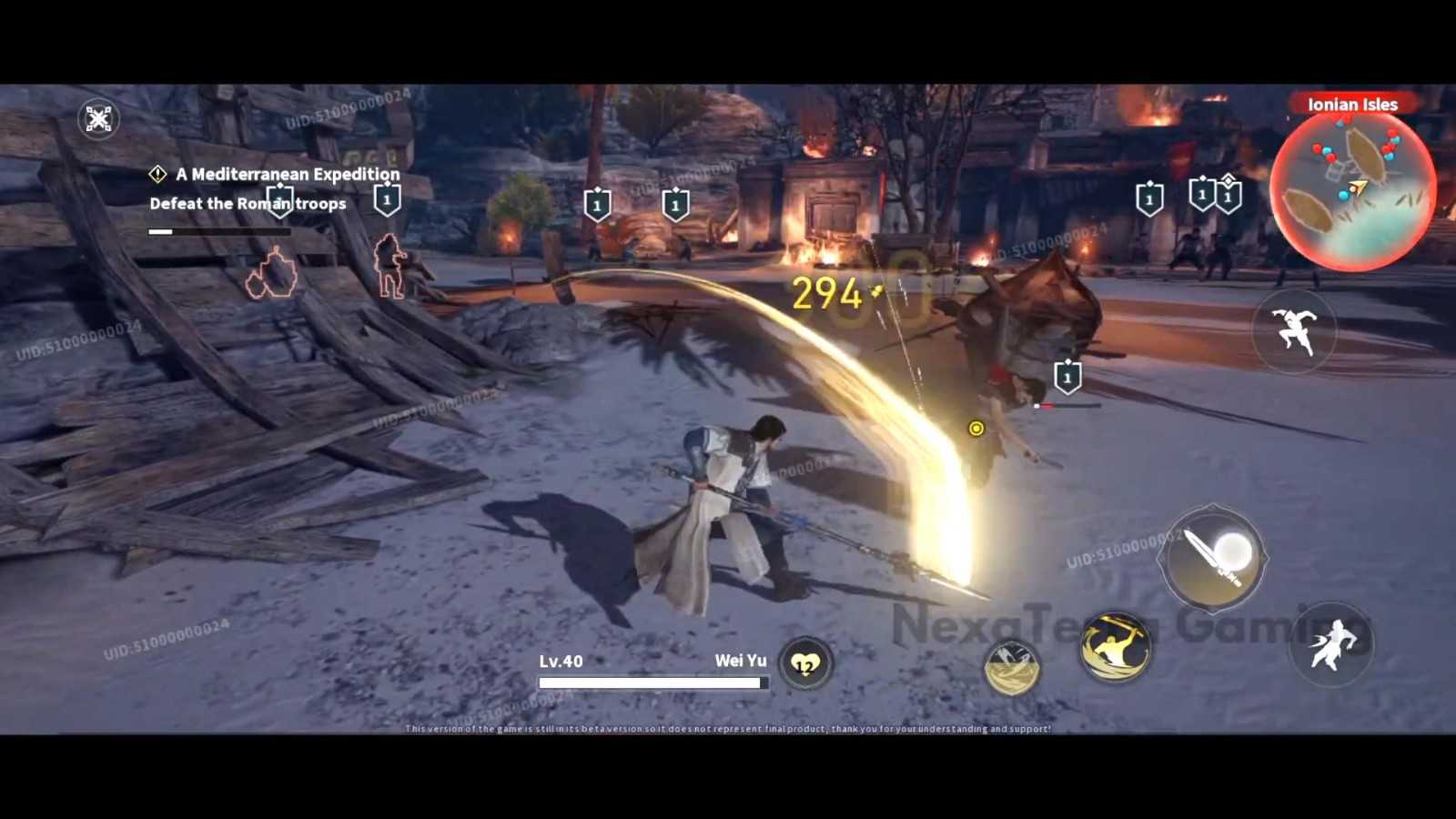Viewport: 1456px width, 819px height.
Task: Tap the white sprinting figure button
Action: [x=1331, y=644]
